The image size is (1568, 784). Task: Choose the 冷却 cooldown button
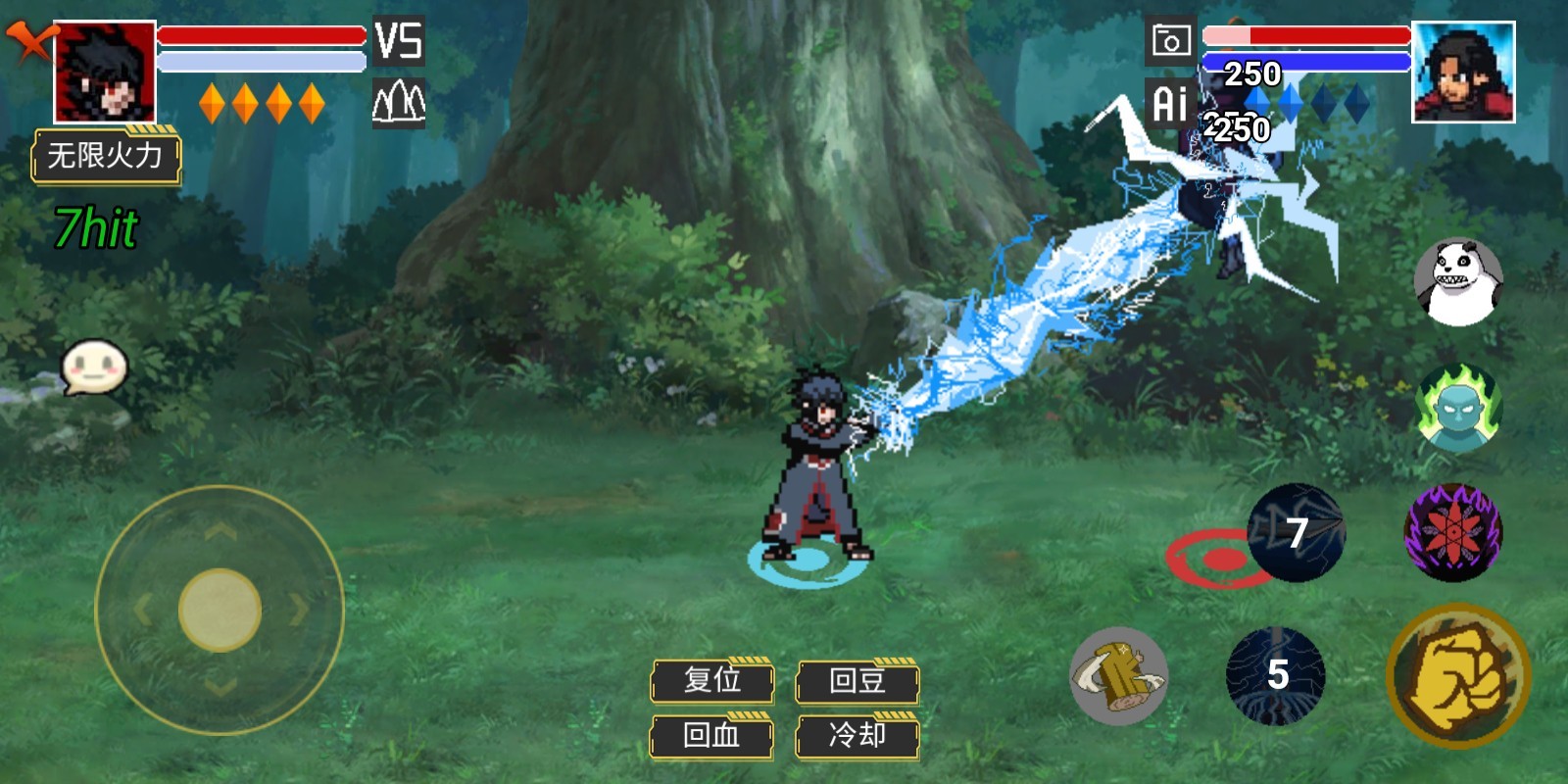[857, 735]
